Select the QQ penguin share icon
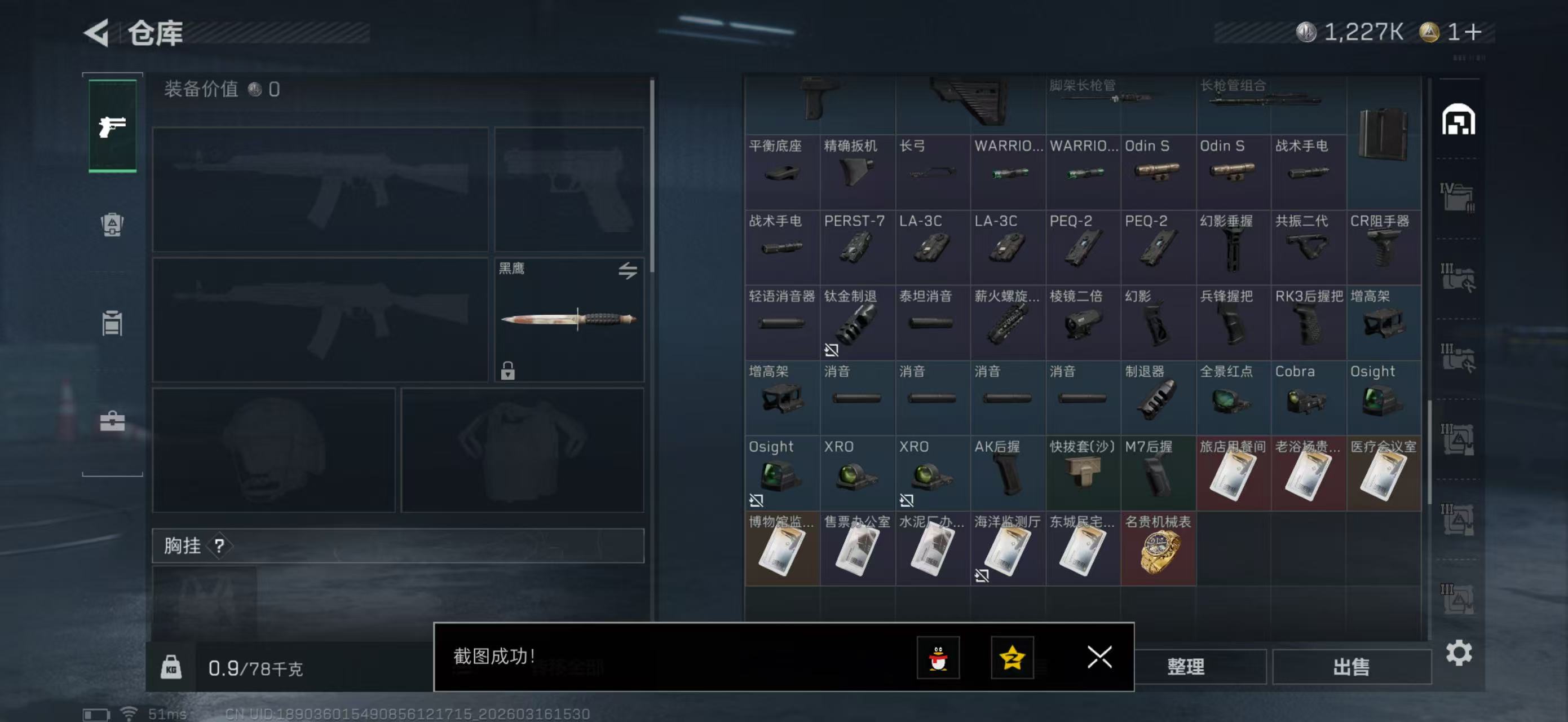This screenshot has height=722, width=1568. (x=939, y=658)
